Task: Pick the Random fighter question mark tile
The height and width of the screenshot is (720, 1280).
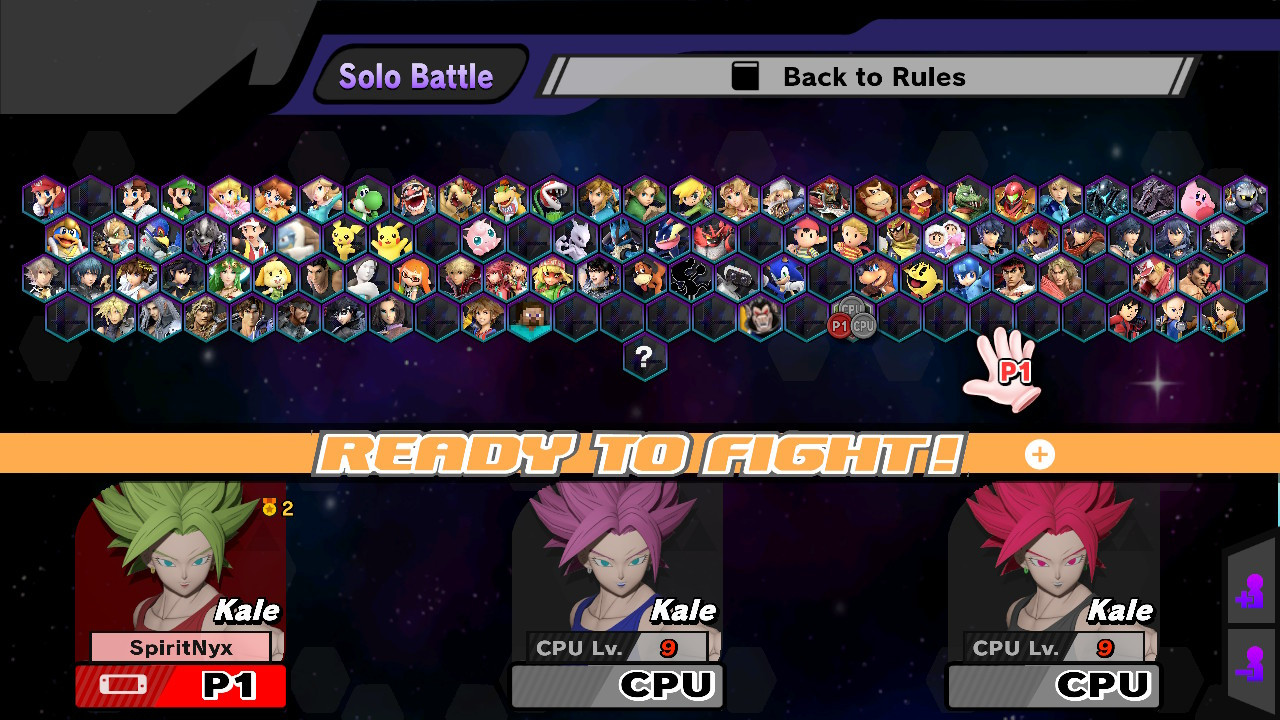Action: pyautogui.click(x=645, y=357)
